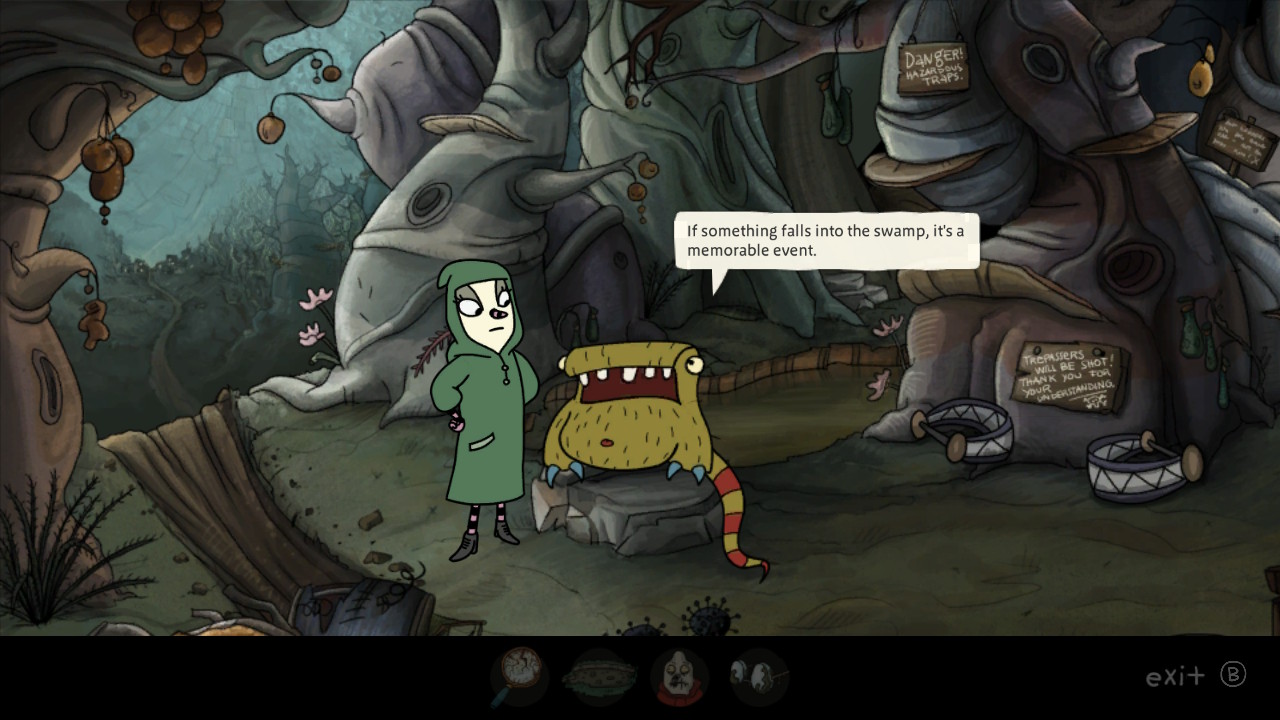Click the drum trap in the bottom right corner
The height and width of the screenshot is (720, 1280).
point(1135,465)
